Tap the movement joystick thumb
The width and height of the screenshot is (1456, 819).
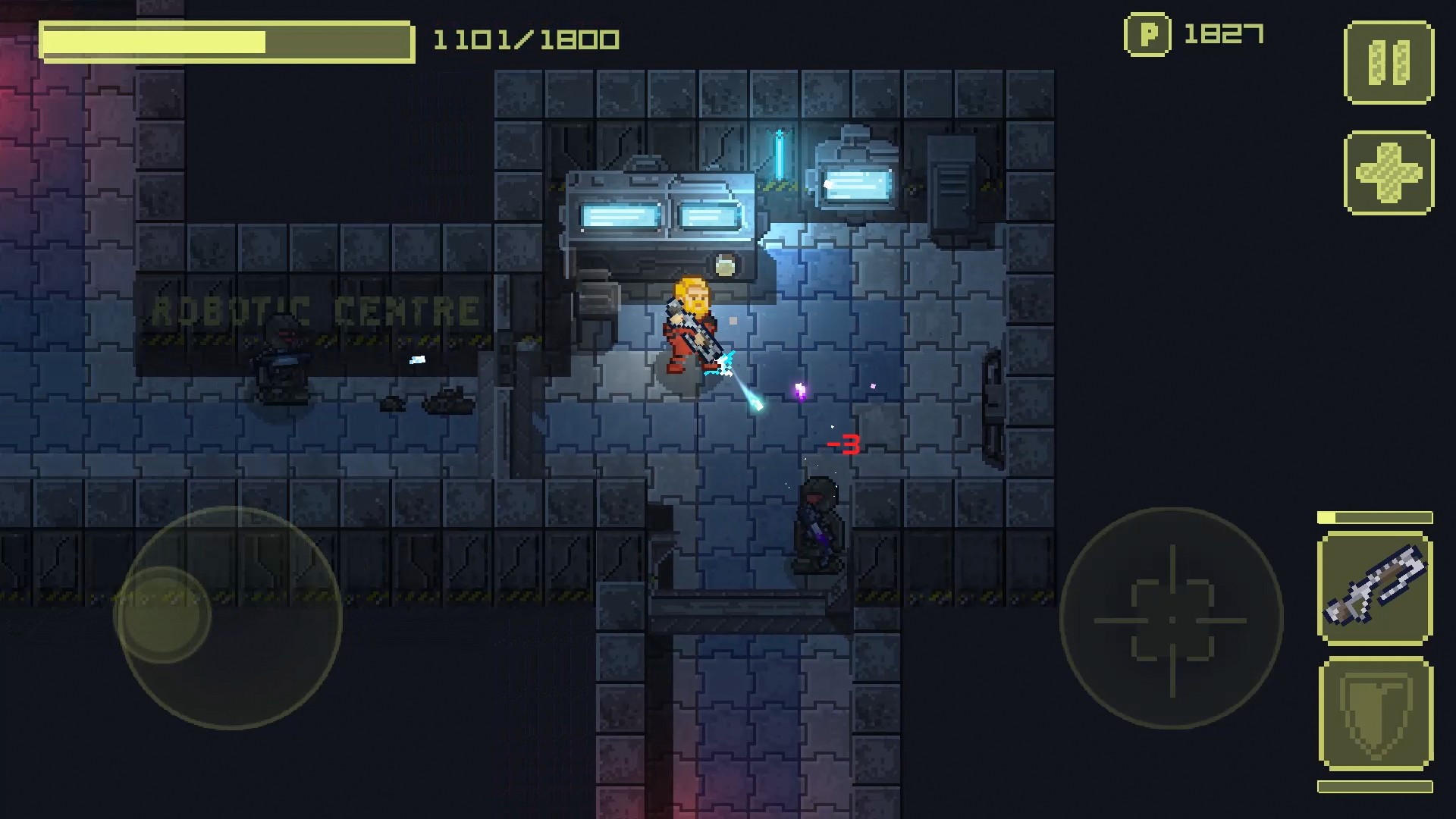coord(162,614)
